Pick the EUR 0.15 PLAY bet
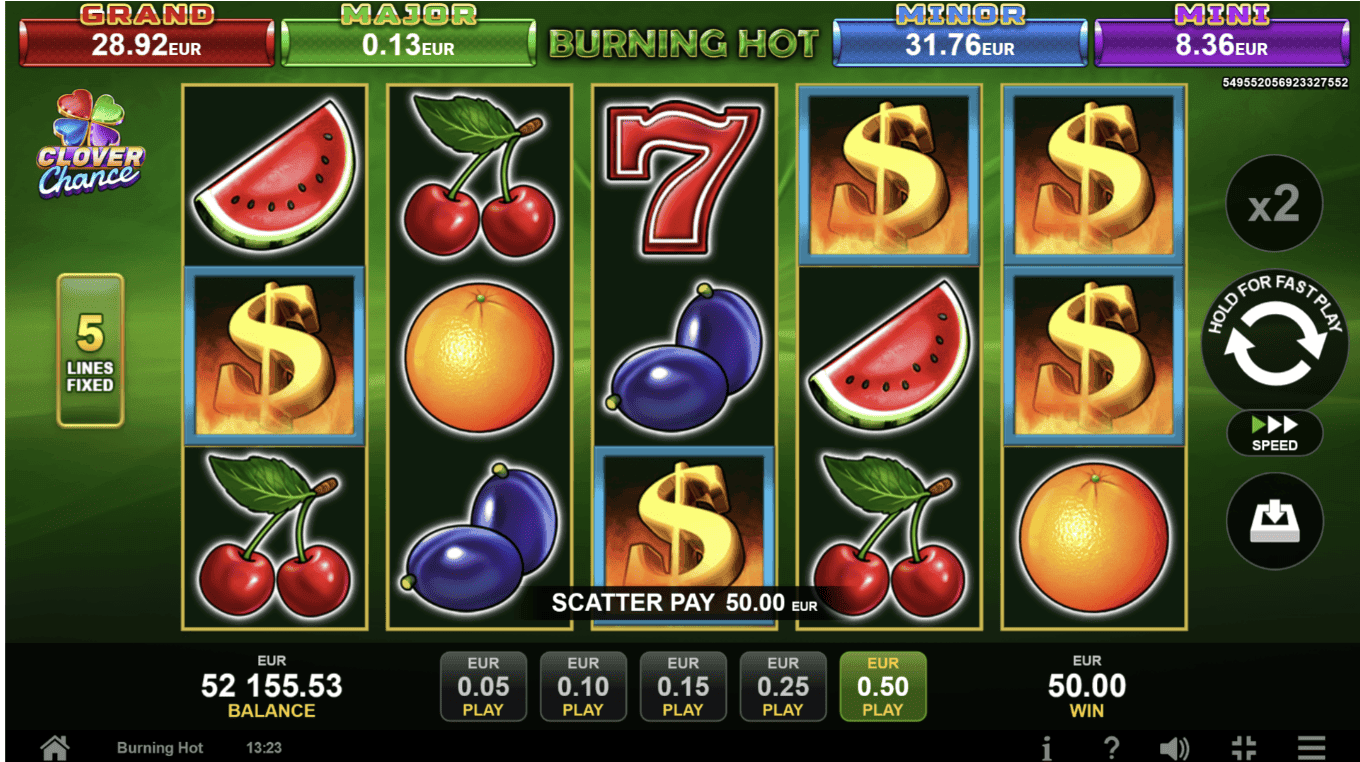The width and height of the screenshot is (1360, 762). pyautogui.click(x=683, y=687)
